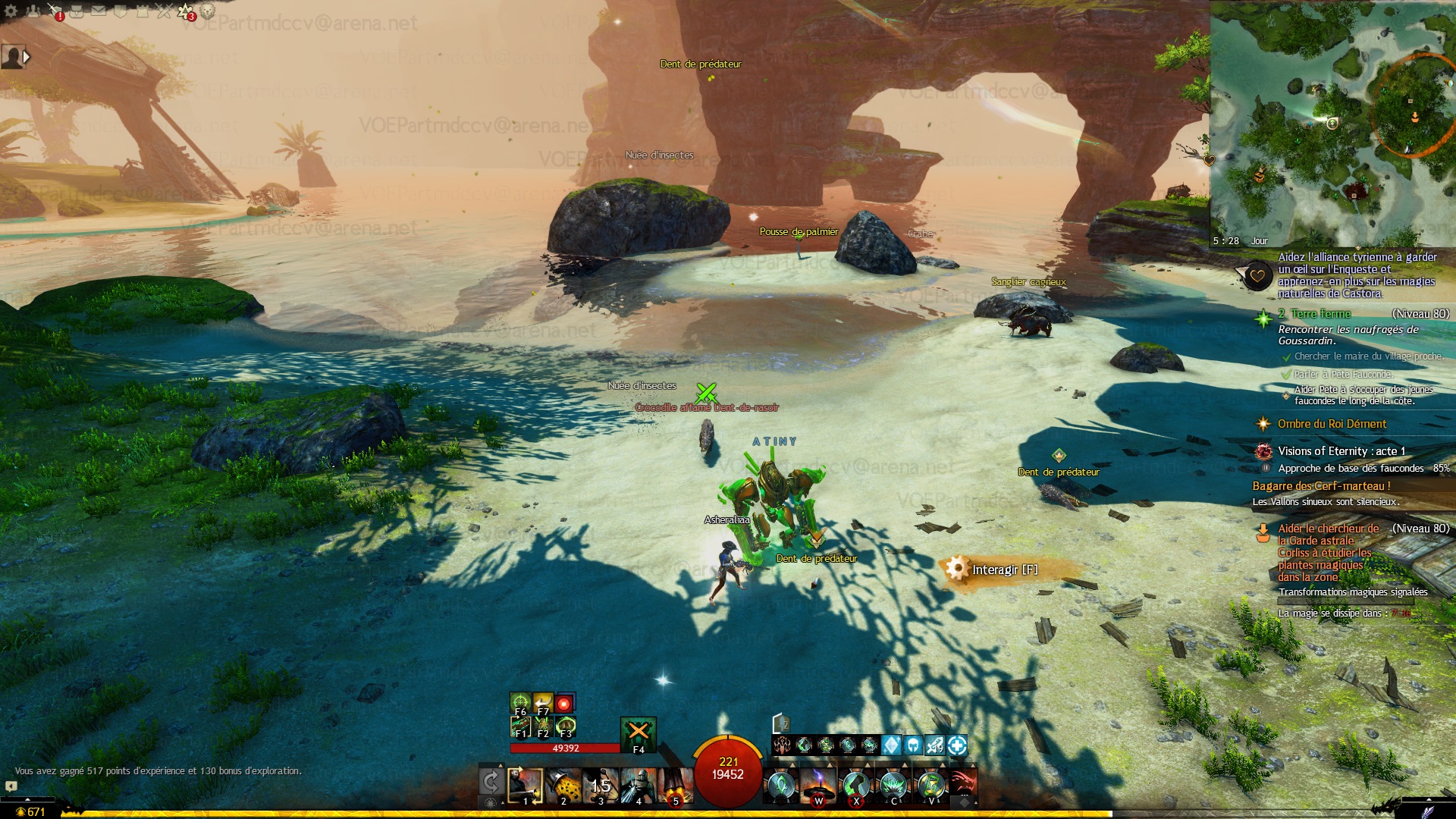Use the red dragon elite skill
The image size is (1456, 819).
click(962, 786)
